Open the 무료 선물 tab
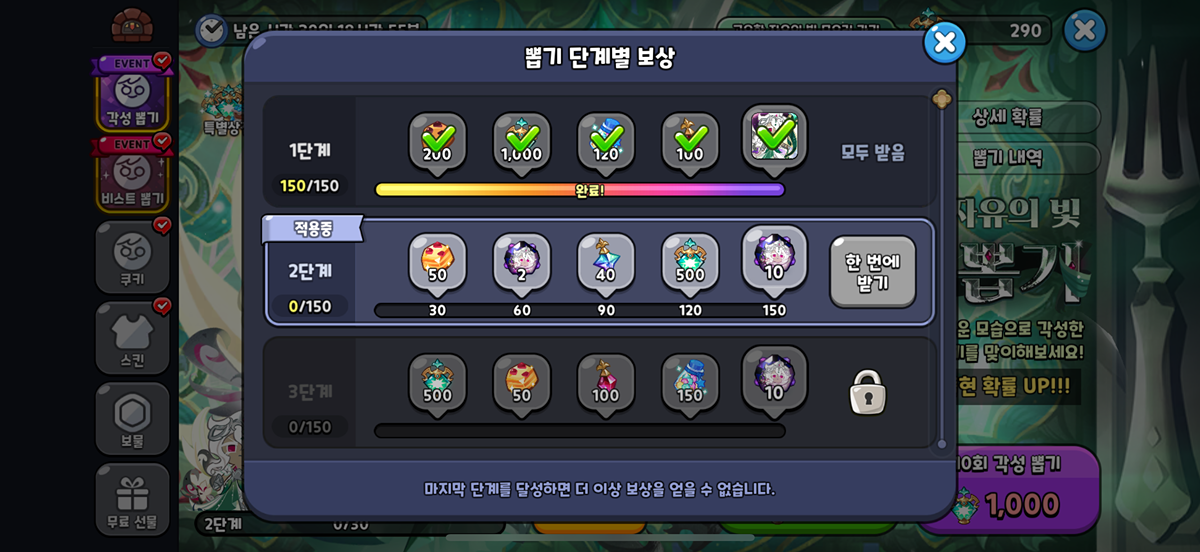This screenshot has height=552, width=1200. [132, 498]
